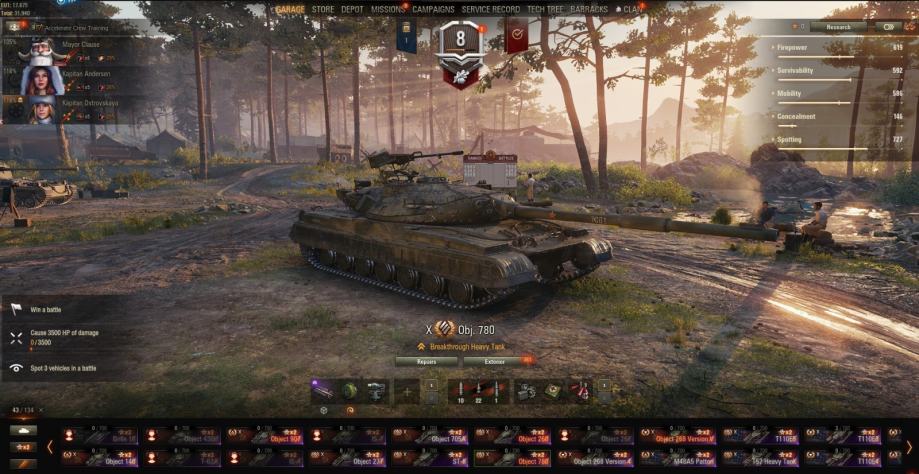
Task: Open the Store tab
Action: [323, 9]
